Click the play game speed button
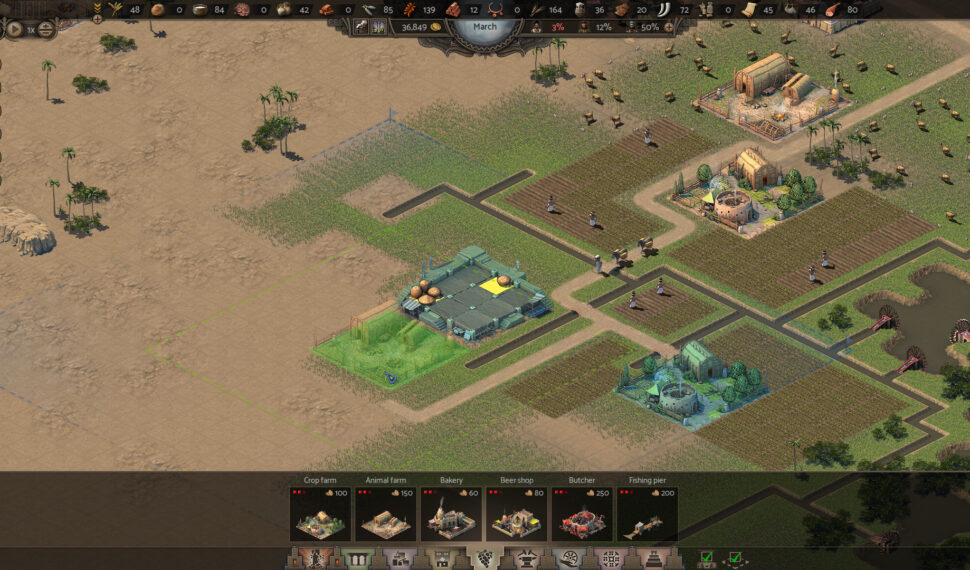This screenshot has height=570, width=970. [15, 29]
